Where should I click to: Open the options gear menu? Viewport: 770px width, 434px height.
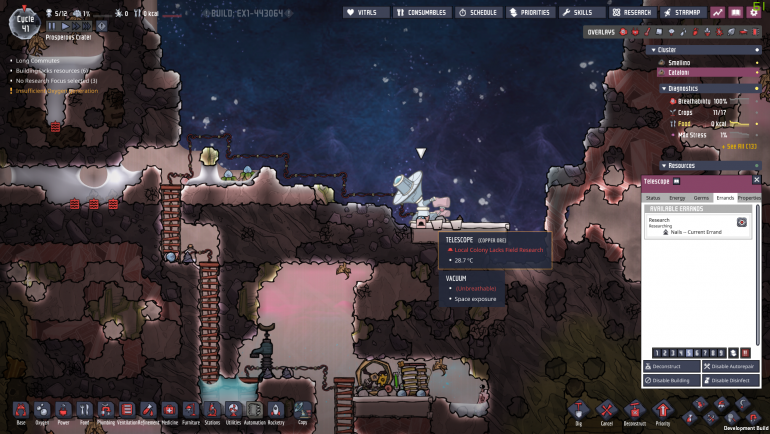coord(753,13)
